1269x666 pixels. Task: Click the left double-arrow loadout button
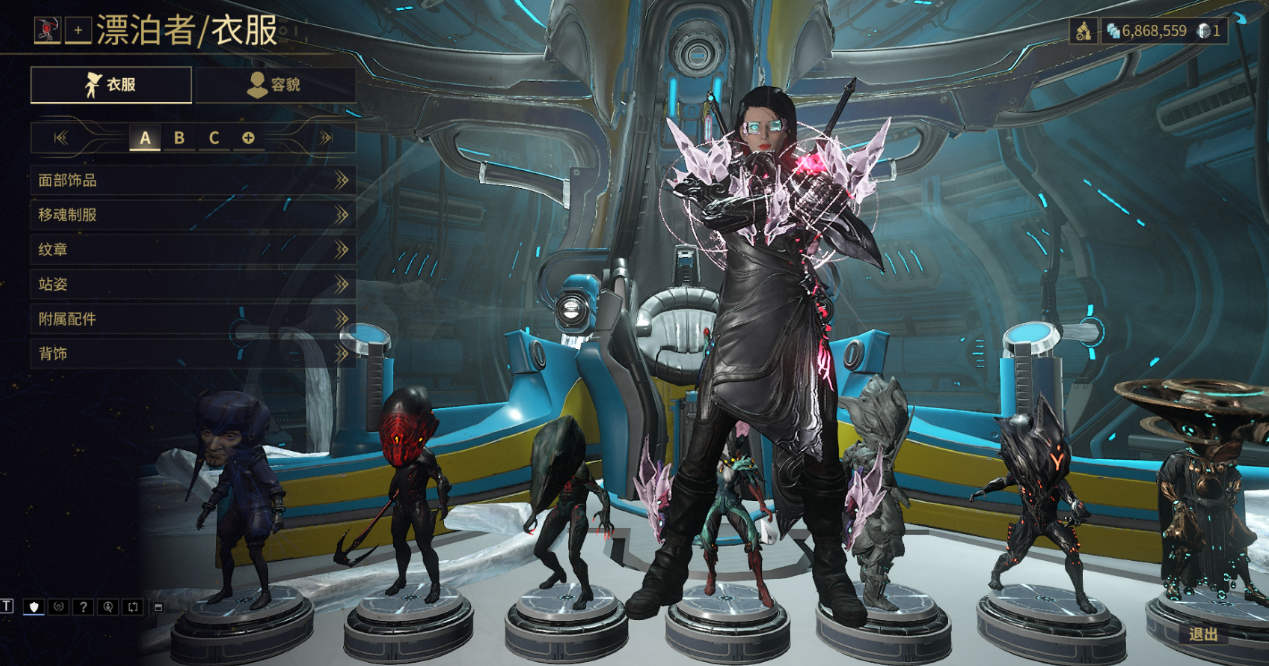click(x=61, y=138)
